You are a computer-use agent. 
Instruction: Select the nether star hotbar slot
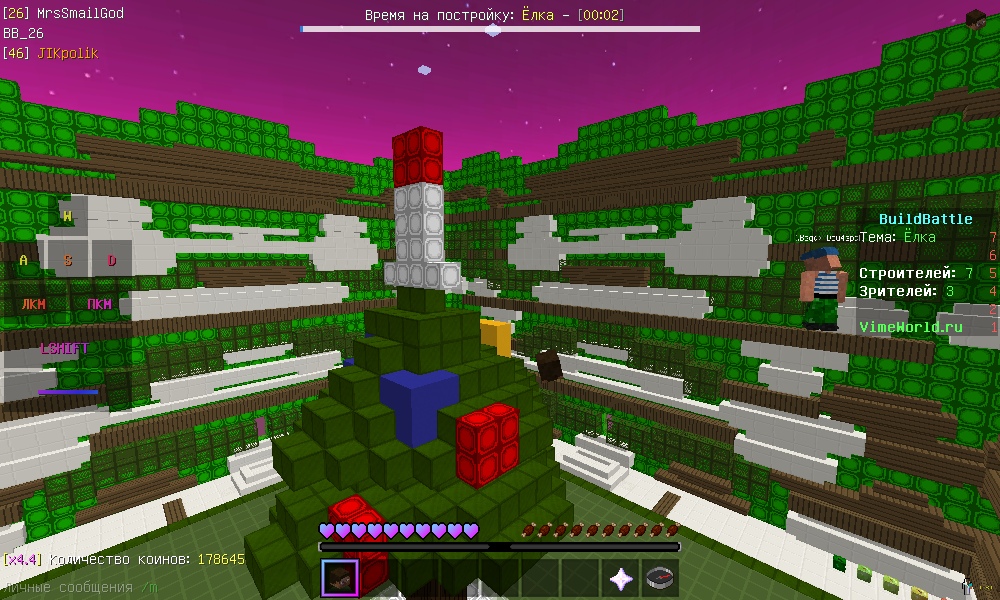click(x=620, y=578)
